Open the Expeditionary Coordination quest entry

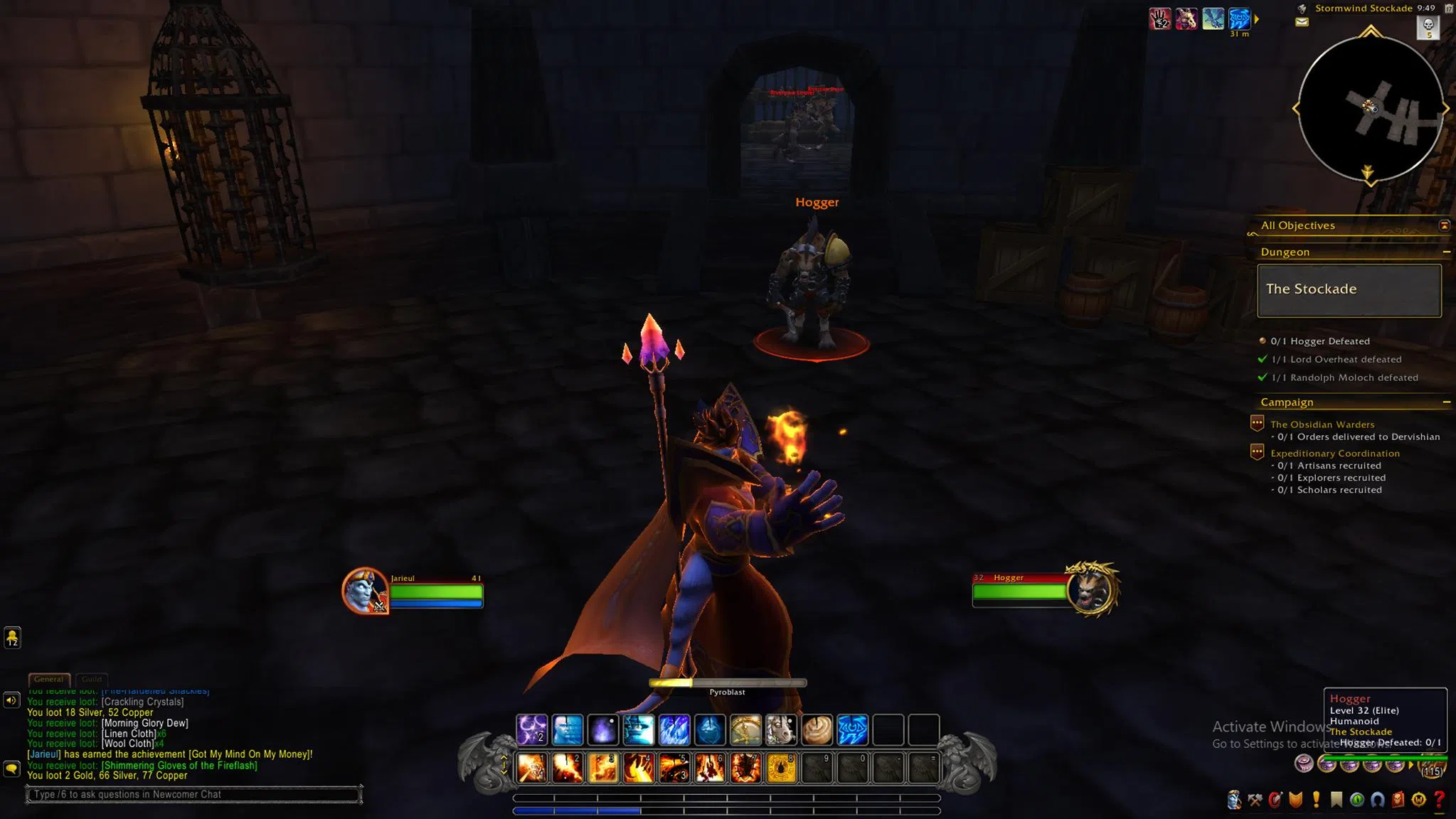click(1334, 453)
